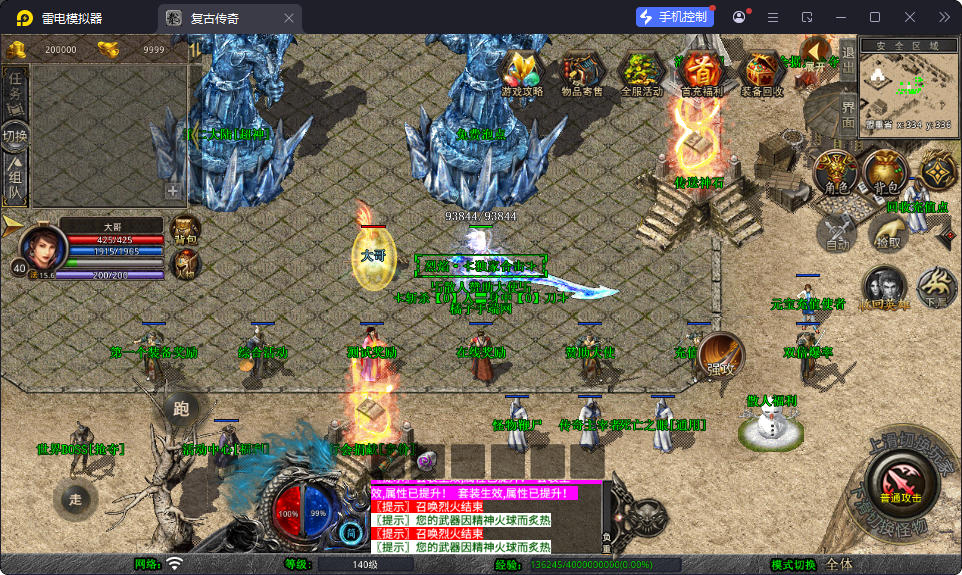Click the 界面 interface button

847,112
